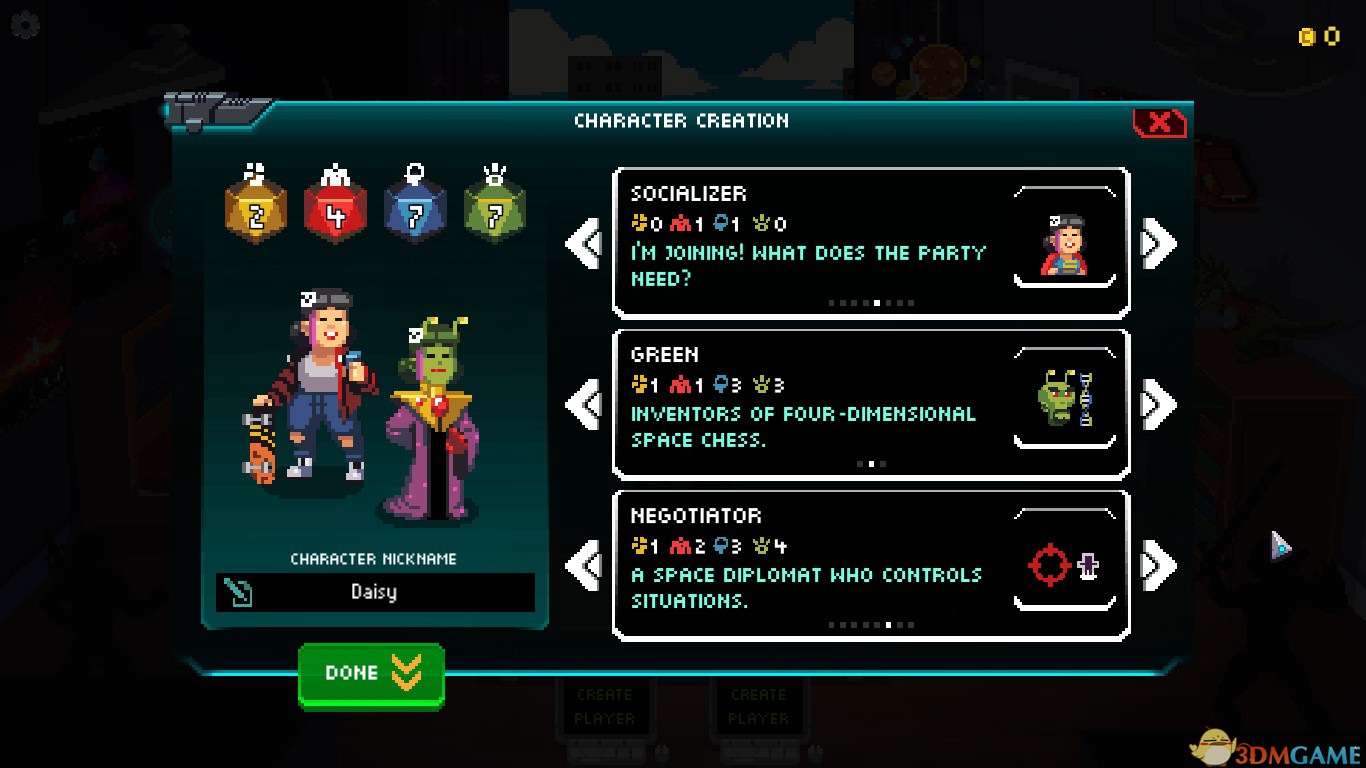This screenshot has height=768, width=1366.
Task: Switch to previous class before Negotiator
Action: [583, 566]
